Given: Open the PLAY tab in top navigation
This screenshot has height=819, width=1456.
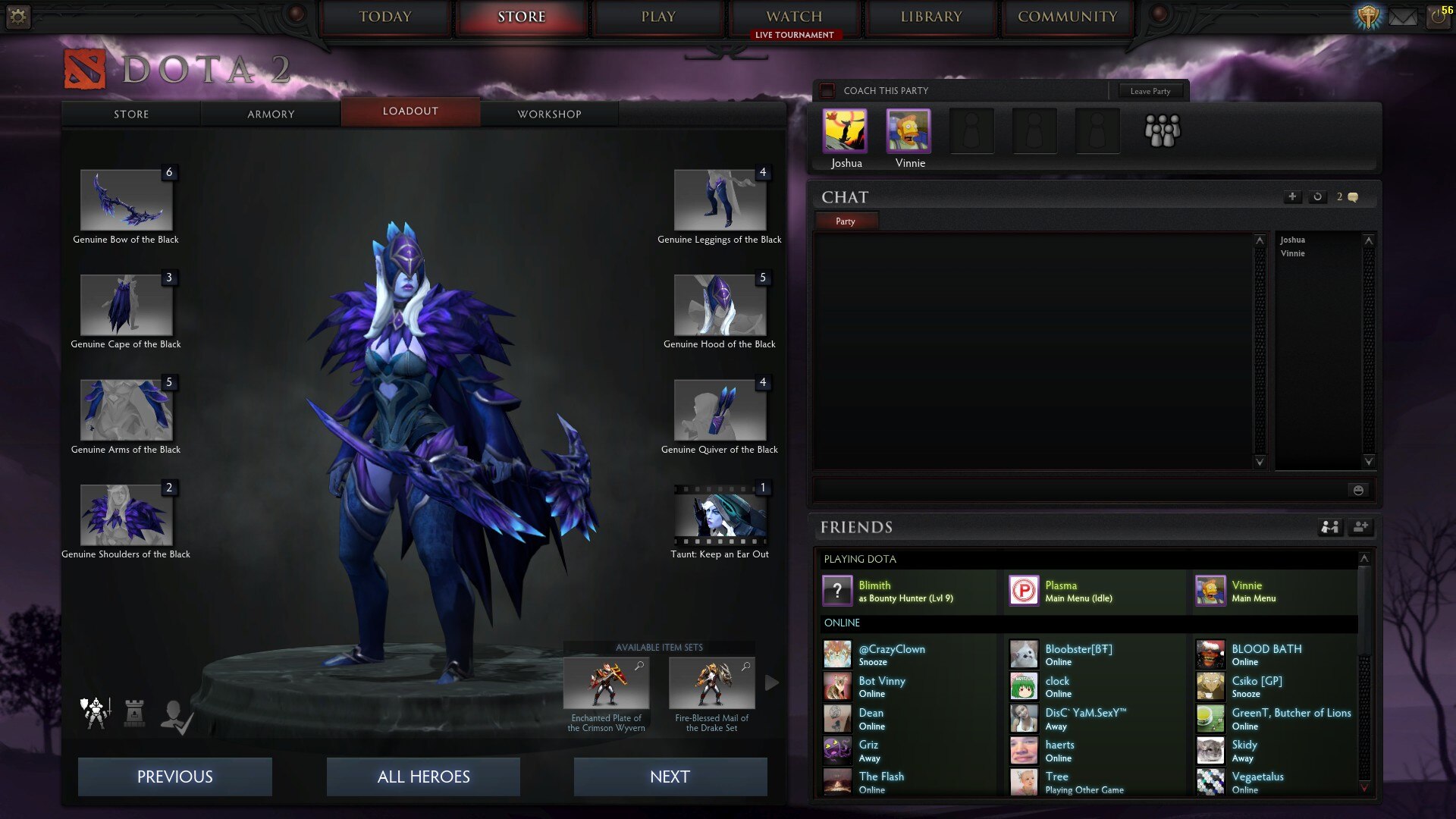Looking at the screenshot, I should pyautogui.click(x=657, y=17).
